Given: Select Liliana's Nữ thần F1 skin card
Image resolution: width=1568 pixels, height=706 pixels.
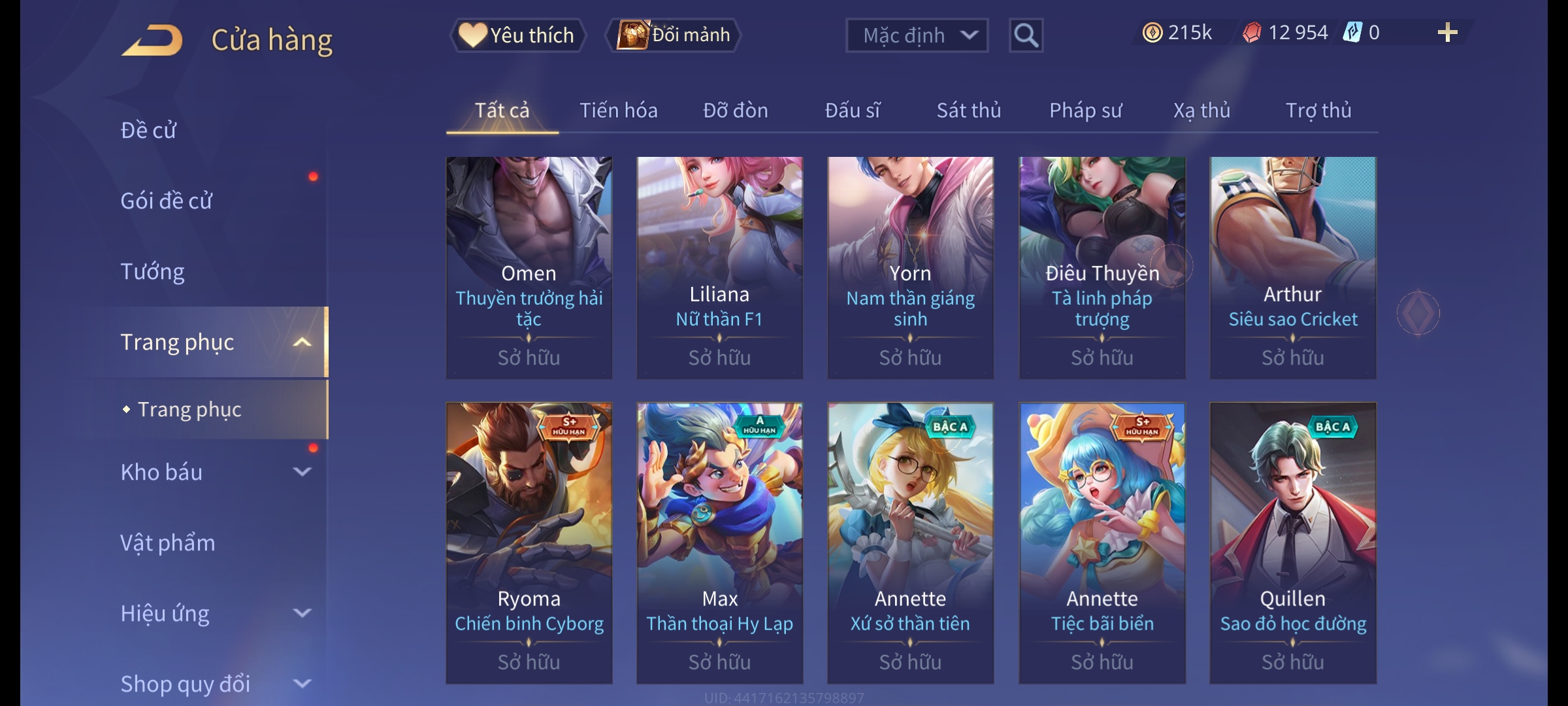Looking at the screenshot, I should (719, 268).
